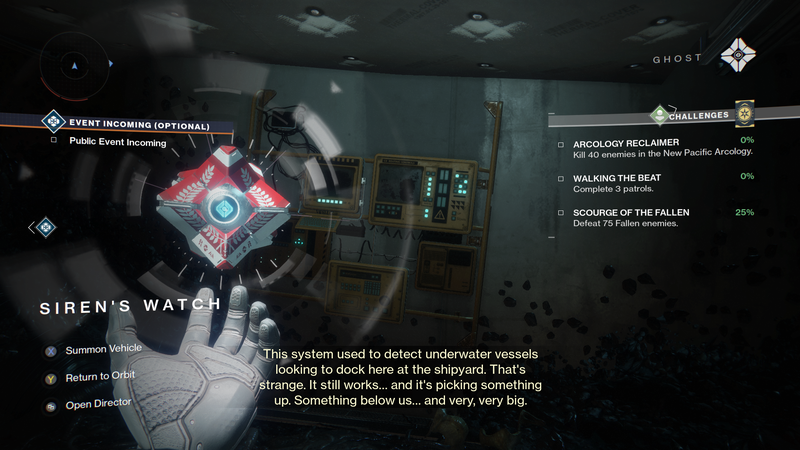Click the Public Event Incoming objective

coord(117,142)
